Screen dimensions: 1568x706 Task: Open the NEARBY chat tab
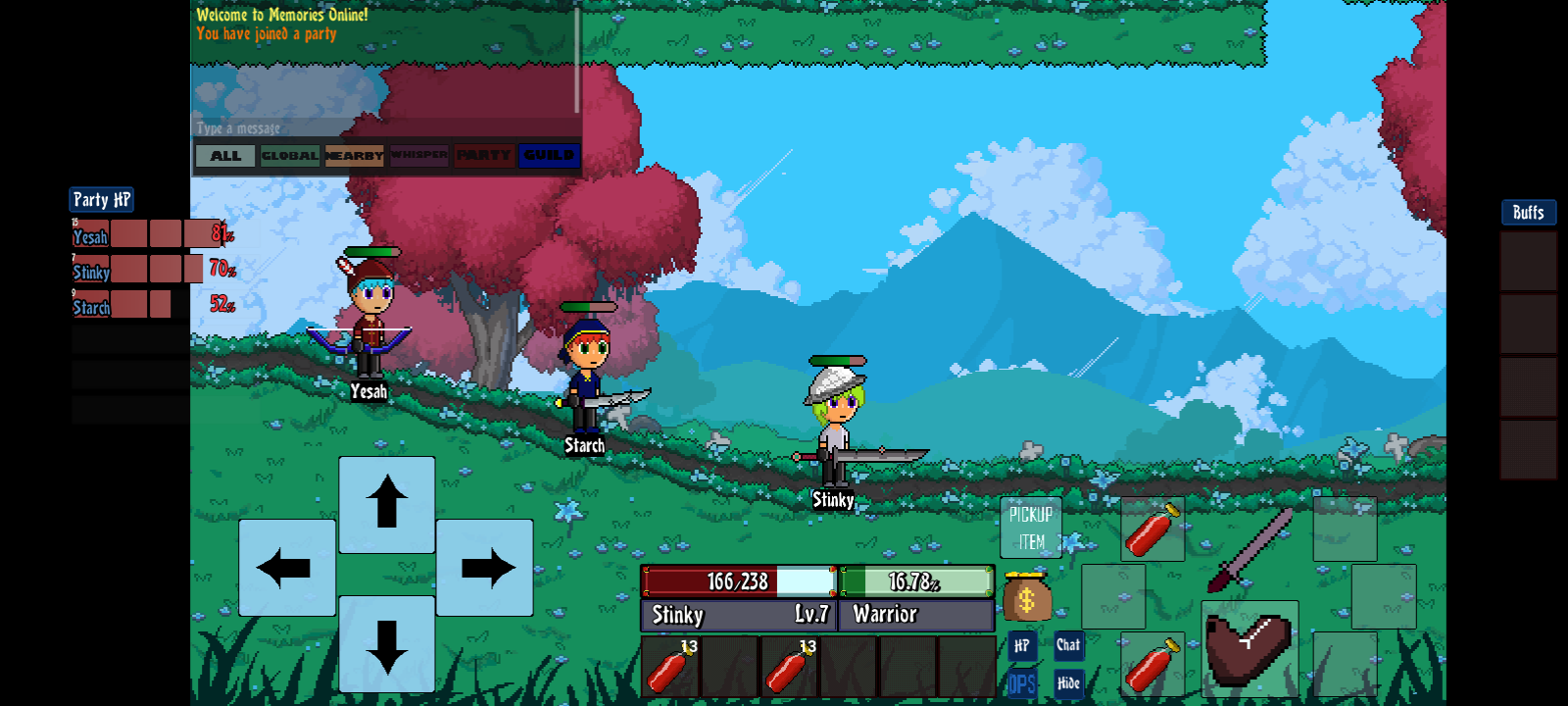point(354,156)
